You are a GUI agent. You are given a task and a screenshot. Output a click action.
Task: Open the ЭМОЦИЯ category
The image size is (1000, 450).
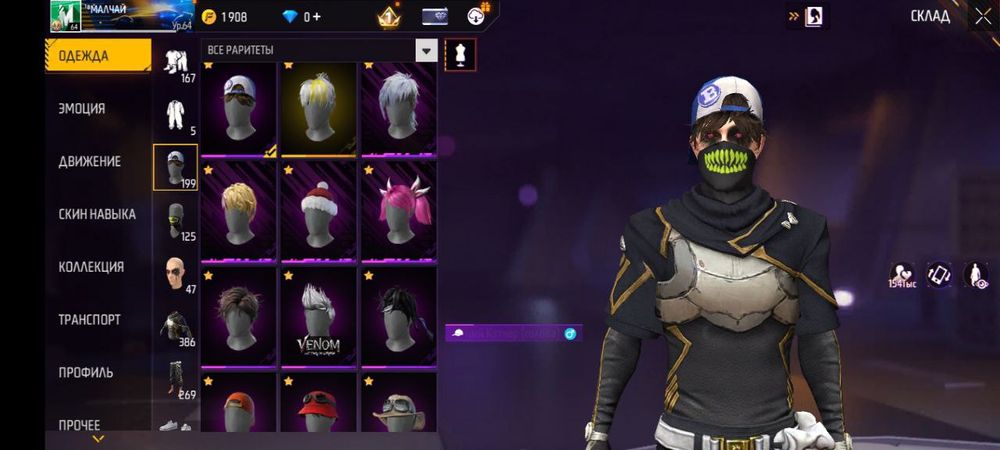82,109
